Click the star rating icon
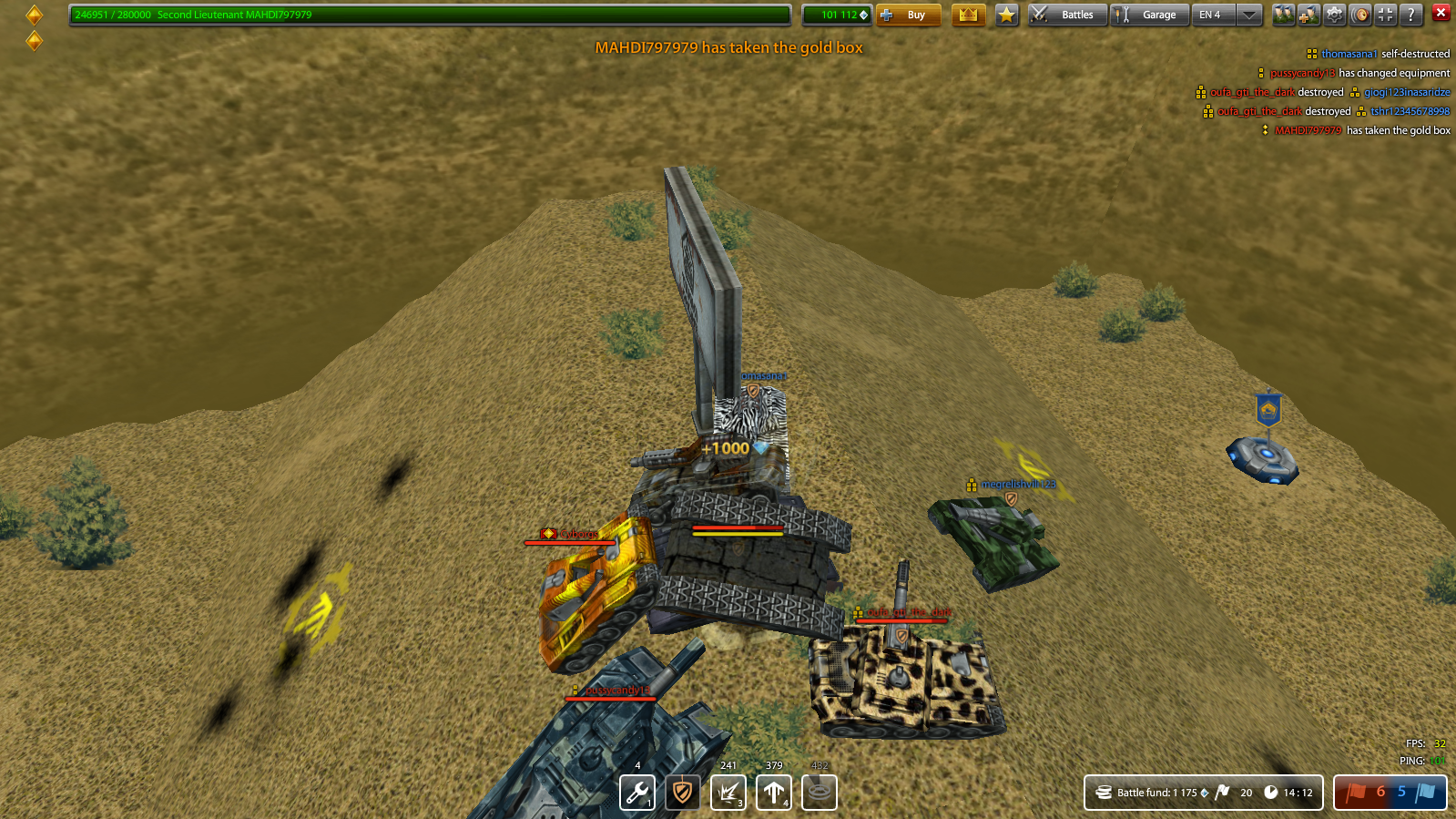Image resolution: width=1456 pixels, height=819 pixels. click(x=1005, y=15)
